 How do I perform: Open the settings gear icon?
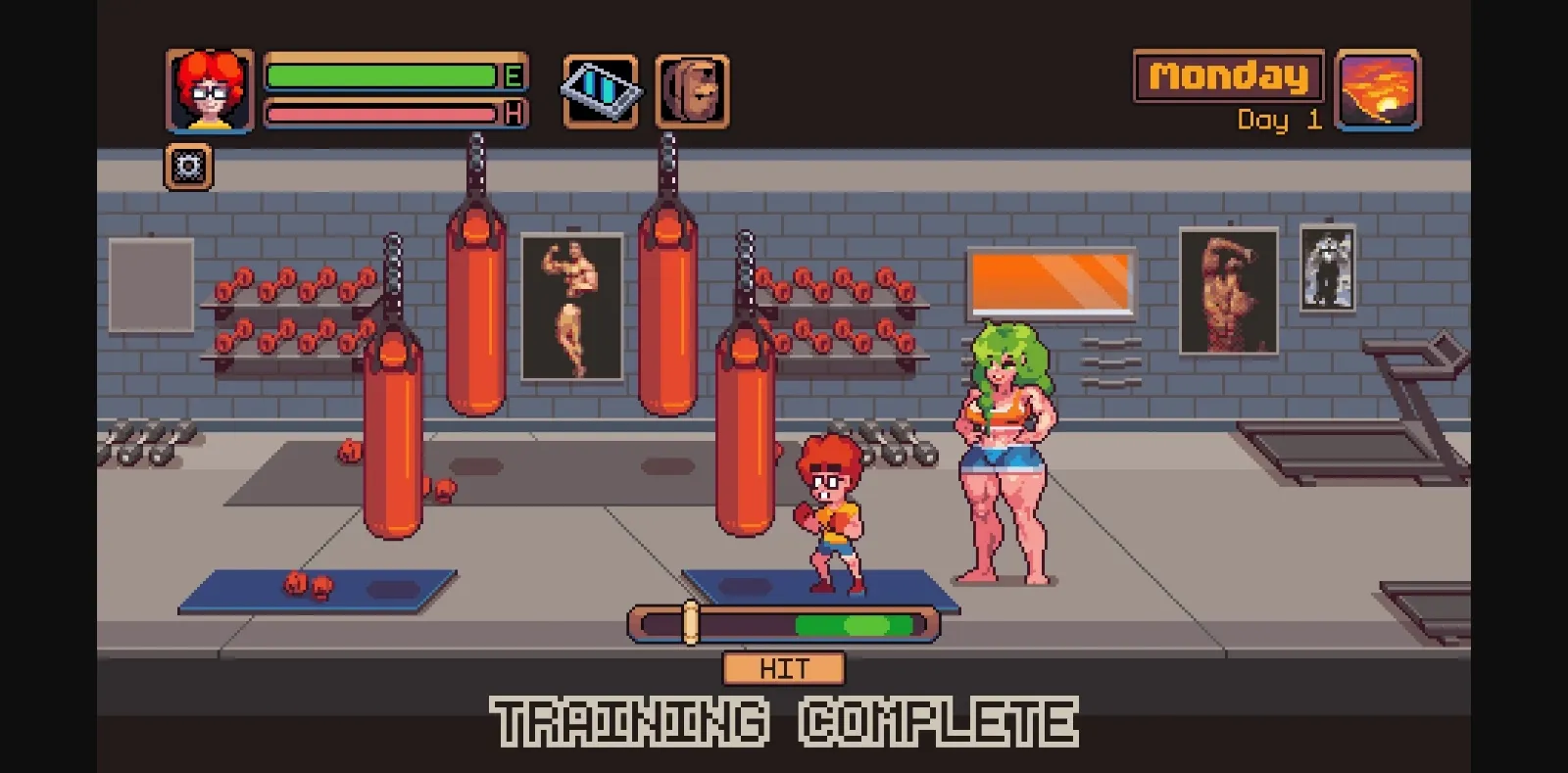coord(189,166)
